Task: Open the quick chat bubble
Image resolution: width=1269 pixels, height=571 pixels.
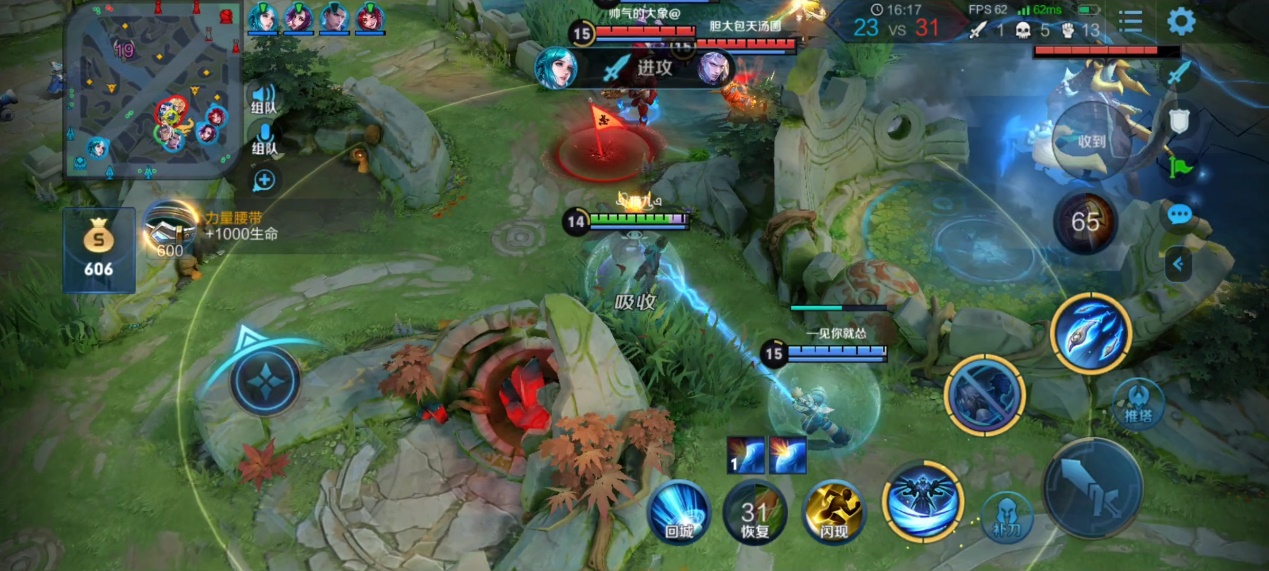Action: (1181, 214)
